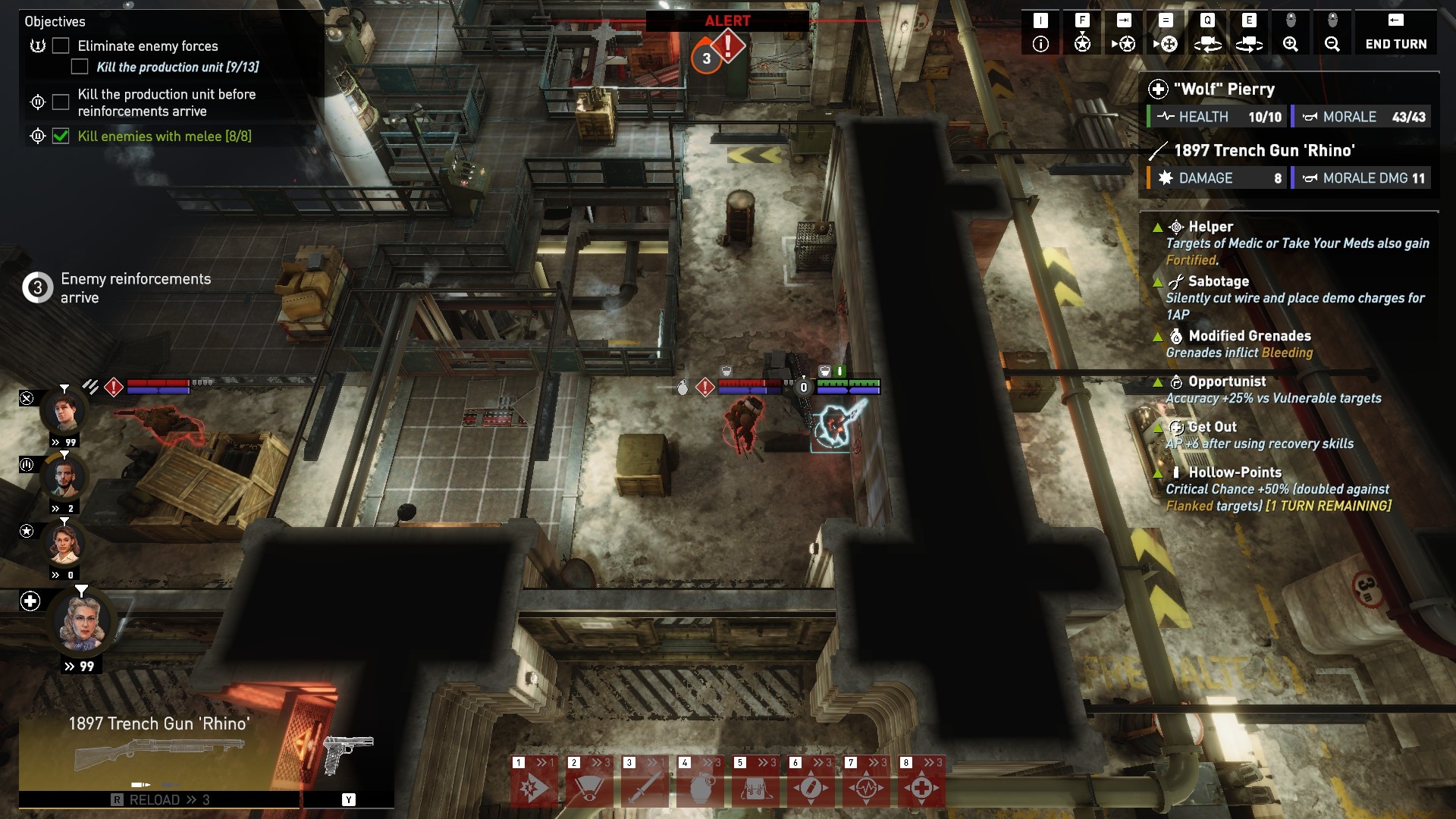The width and height of the screenshot is (1456, 819).
Task: Activate the ammo bullet support ability in slot 6
Action: pos(811,787)
